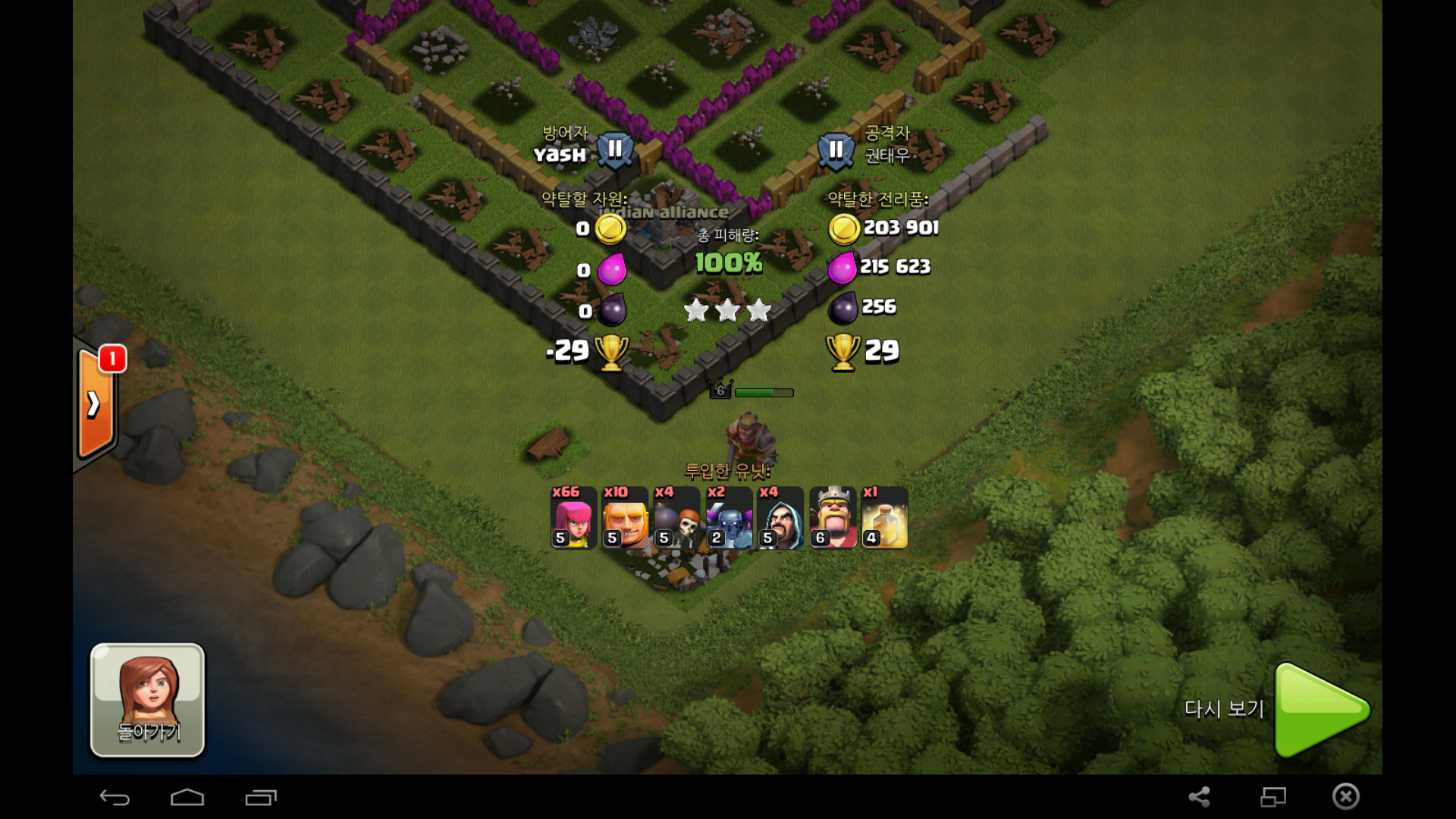Select the Barbarian troop card
Screen dimensions: 1456x819
click(x=625, y=517)
